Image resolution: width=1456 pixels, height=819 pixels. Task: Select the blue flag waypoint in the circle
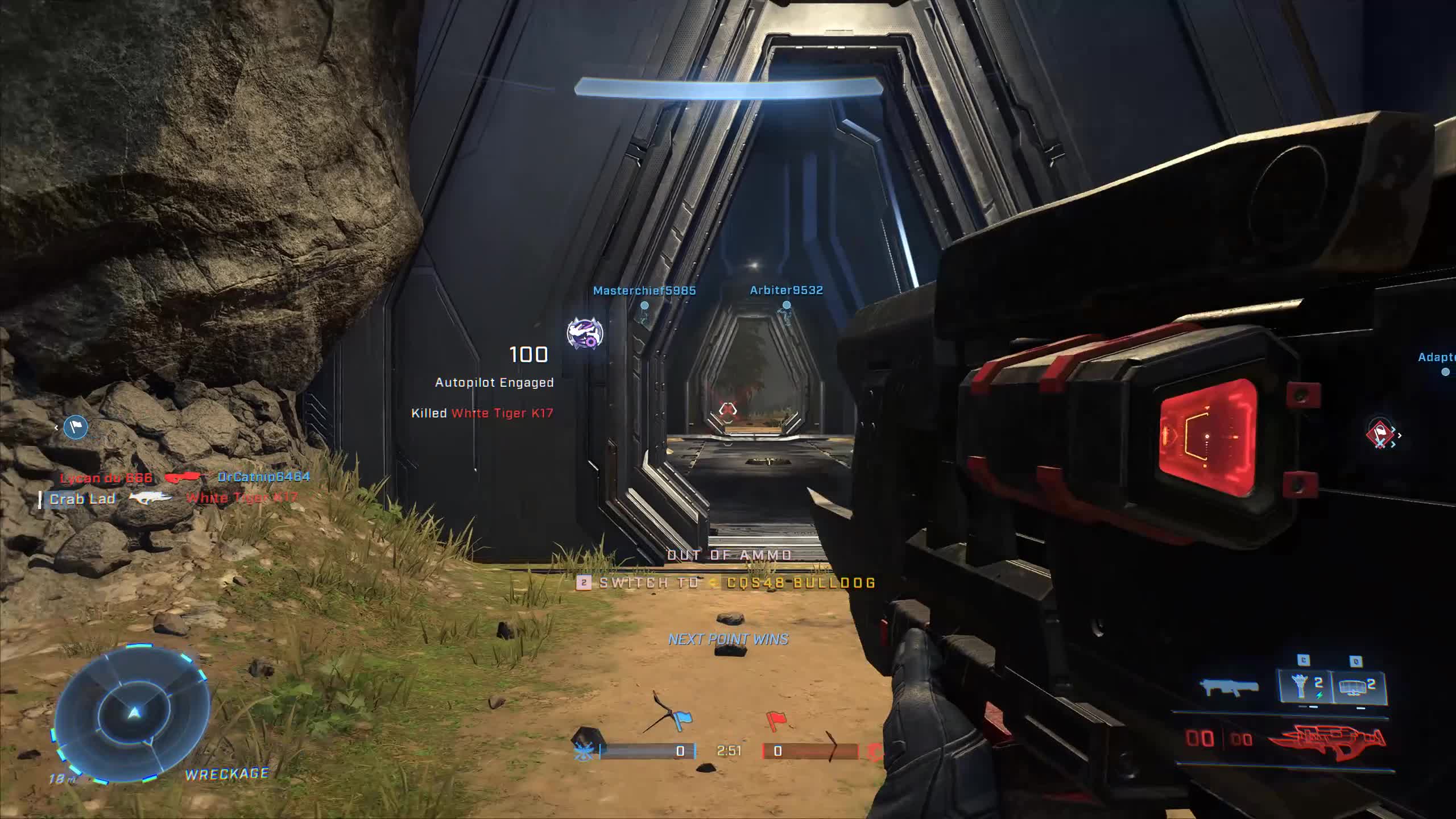click(x=76, y=427)
